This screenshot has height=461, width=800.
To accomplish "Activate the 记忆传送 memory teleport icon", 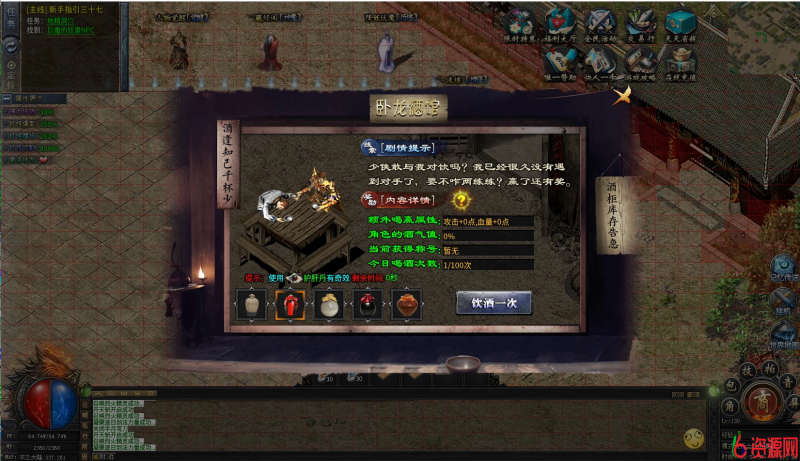I will pyautogui.click(x=783, y=266).
